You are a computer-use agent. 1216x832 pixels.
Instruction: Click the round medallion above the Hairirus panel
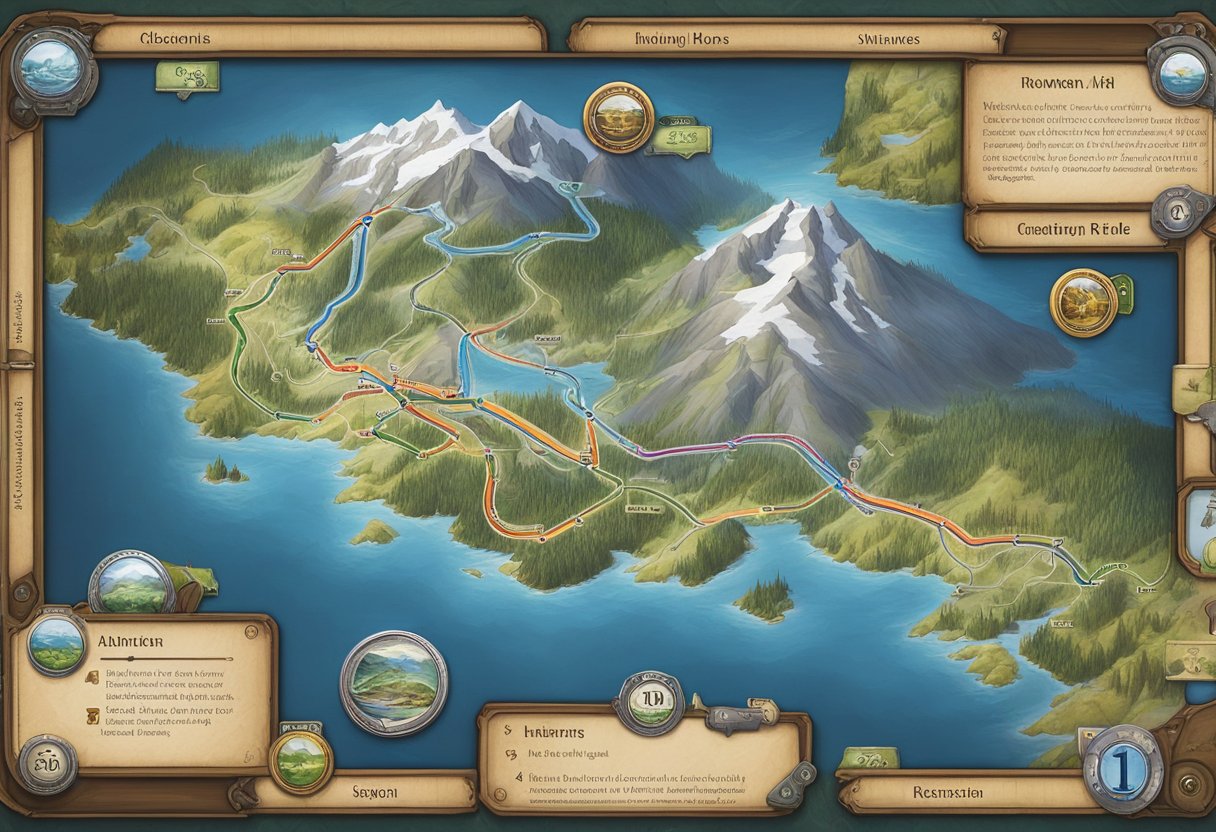649,703
